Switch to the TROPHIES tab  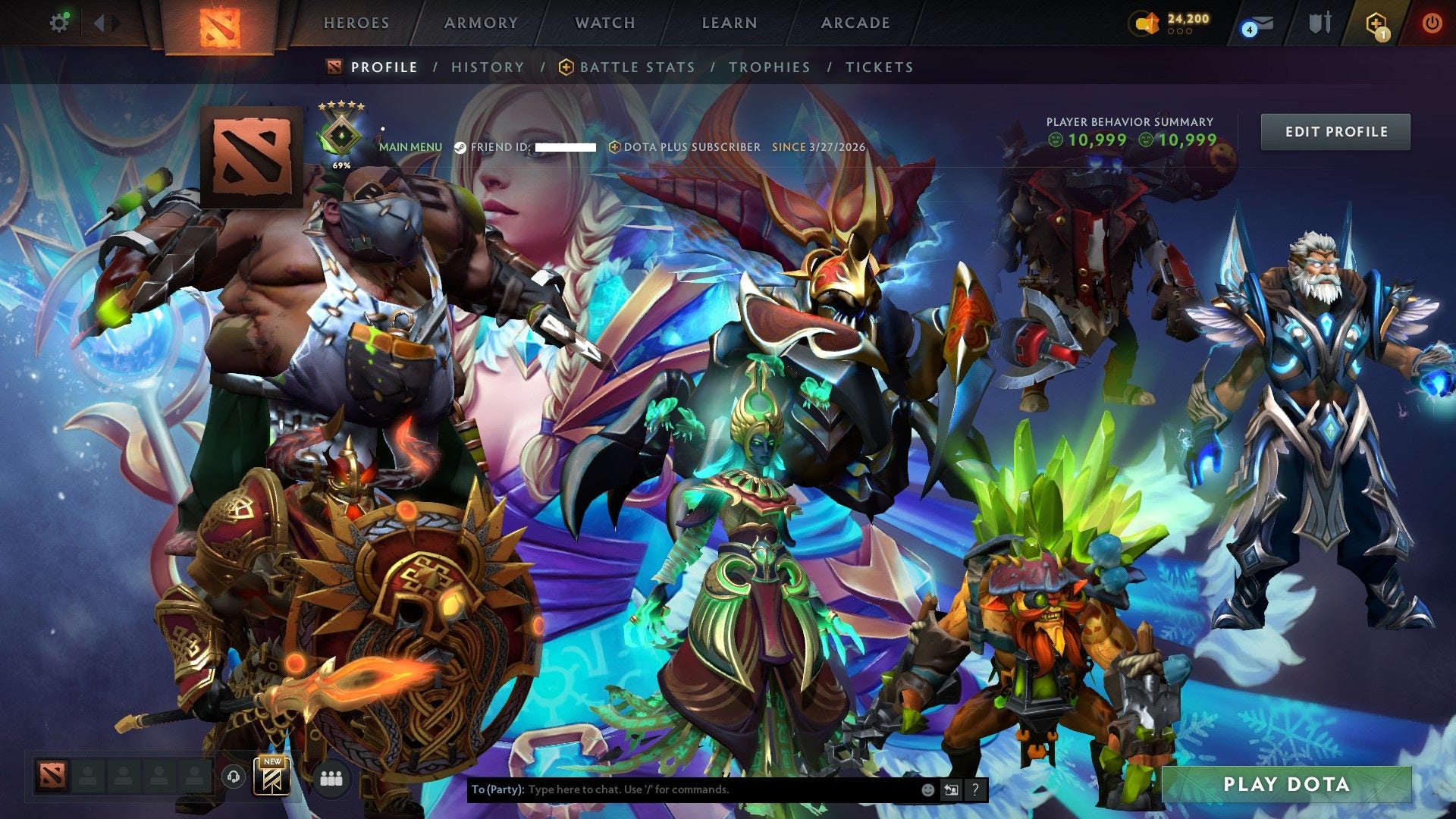(768, 67)
